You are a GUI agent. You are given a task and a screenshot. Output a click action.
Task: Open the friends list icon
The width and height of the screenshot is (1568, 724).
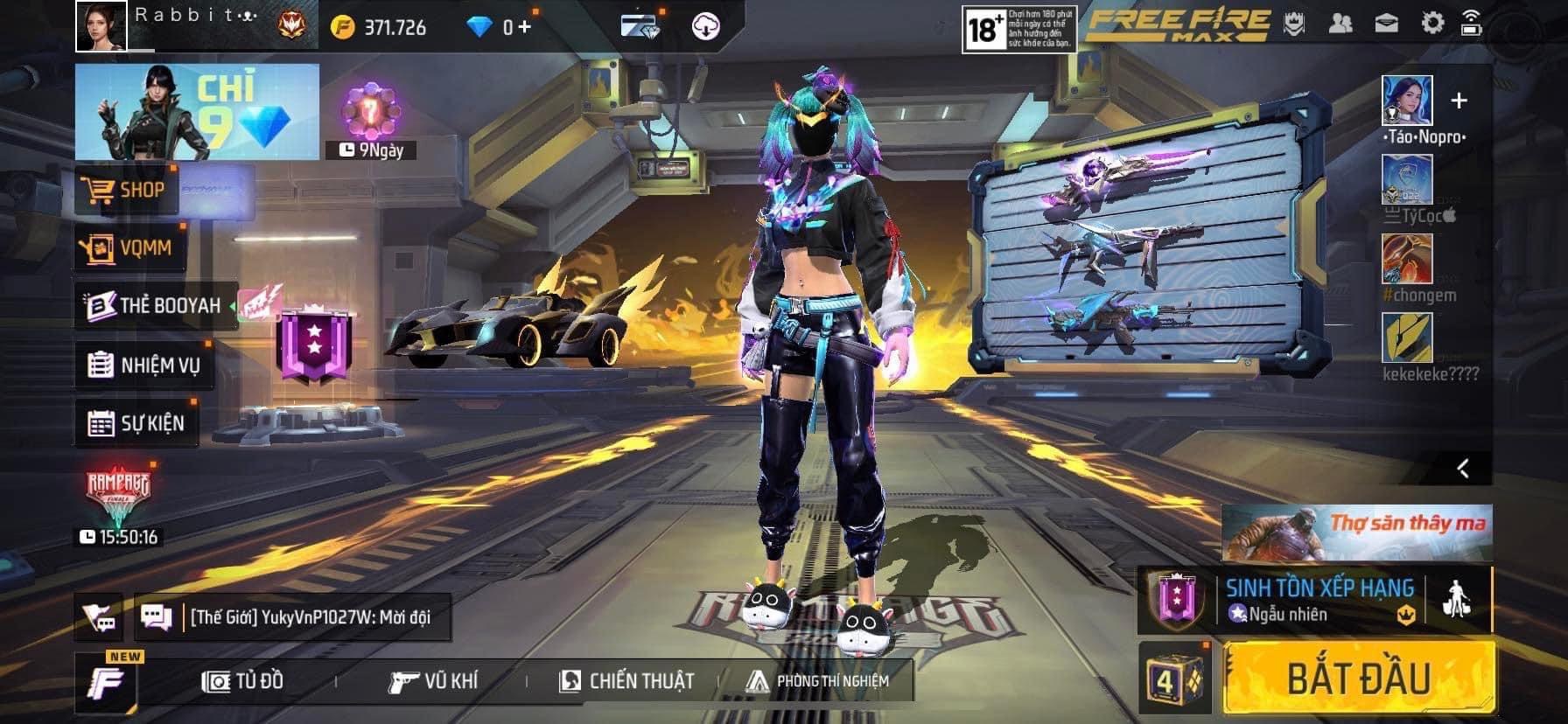[1340, 24]
